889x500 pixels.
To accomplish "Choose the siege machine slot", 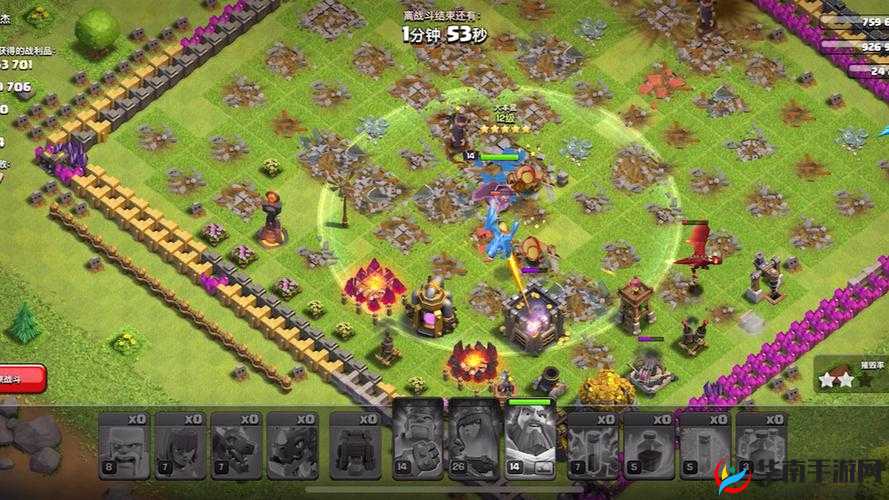I will click(x=355, y=445).
